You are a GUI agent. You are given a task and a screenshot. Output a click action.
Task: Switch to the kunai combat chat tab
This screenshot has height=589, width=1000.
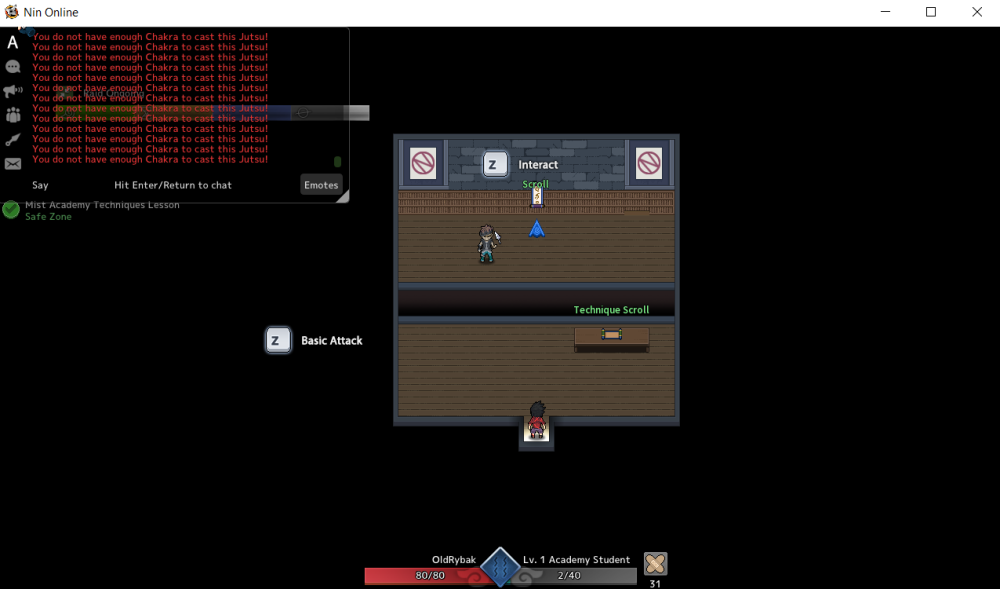click(x=13, y=140)
